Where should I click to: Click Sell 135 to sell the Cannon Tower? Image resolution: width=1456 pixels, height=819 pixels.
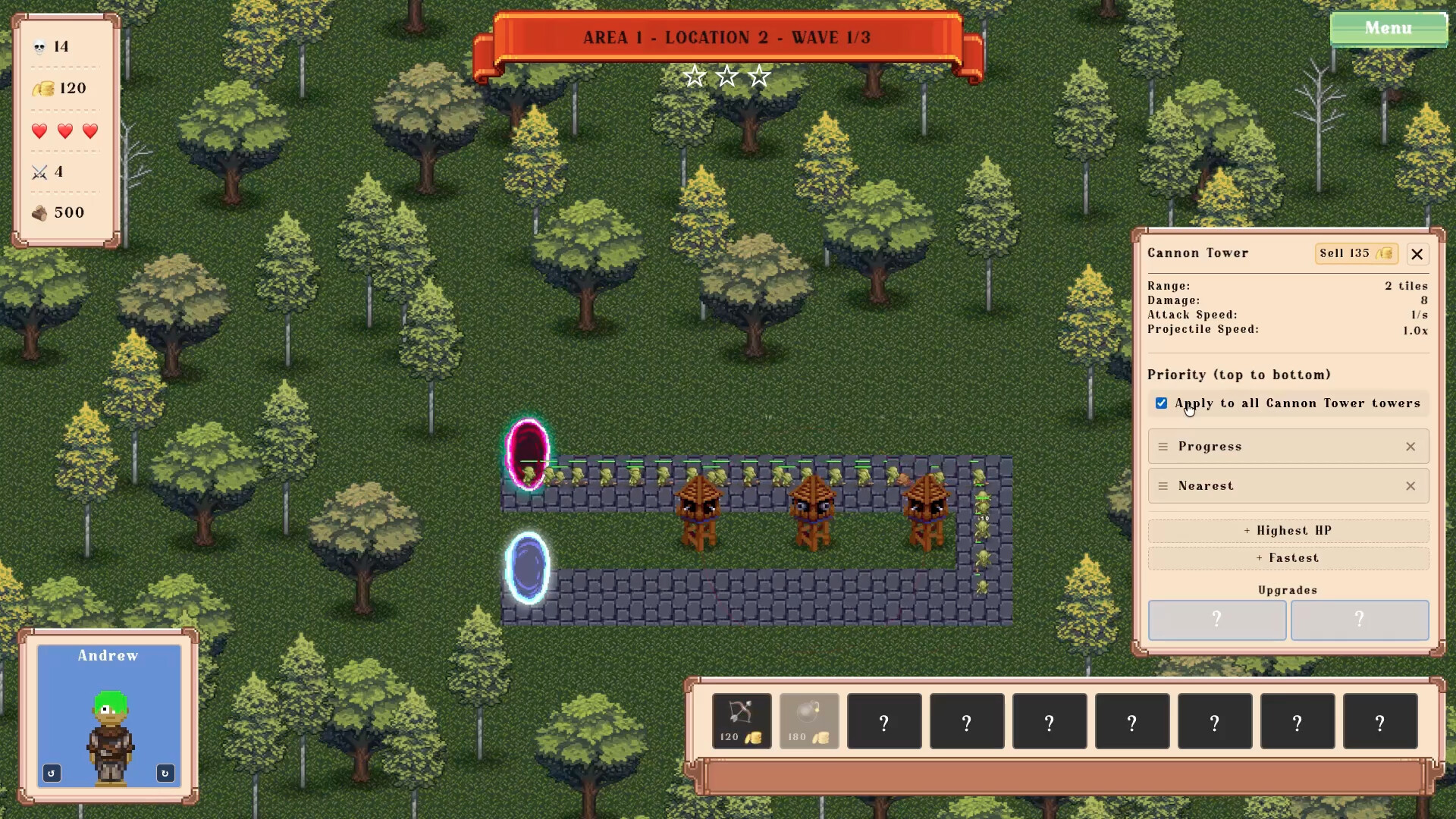point(1356,253)
